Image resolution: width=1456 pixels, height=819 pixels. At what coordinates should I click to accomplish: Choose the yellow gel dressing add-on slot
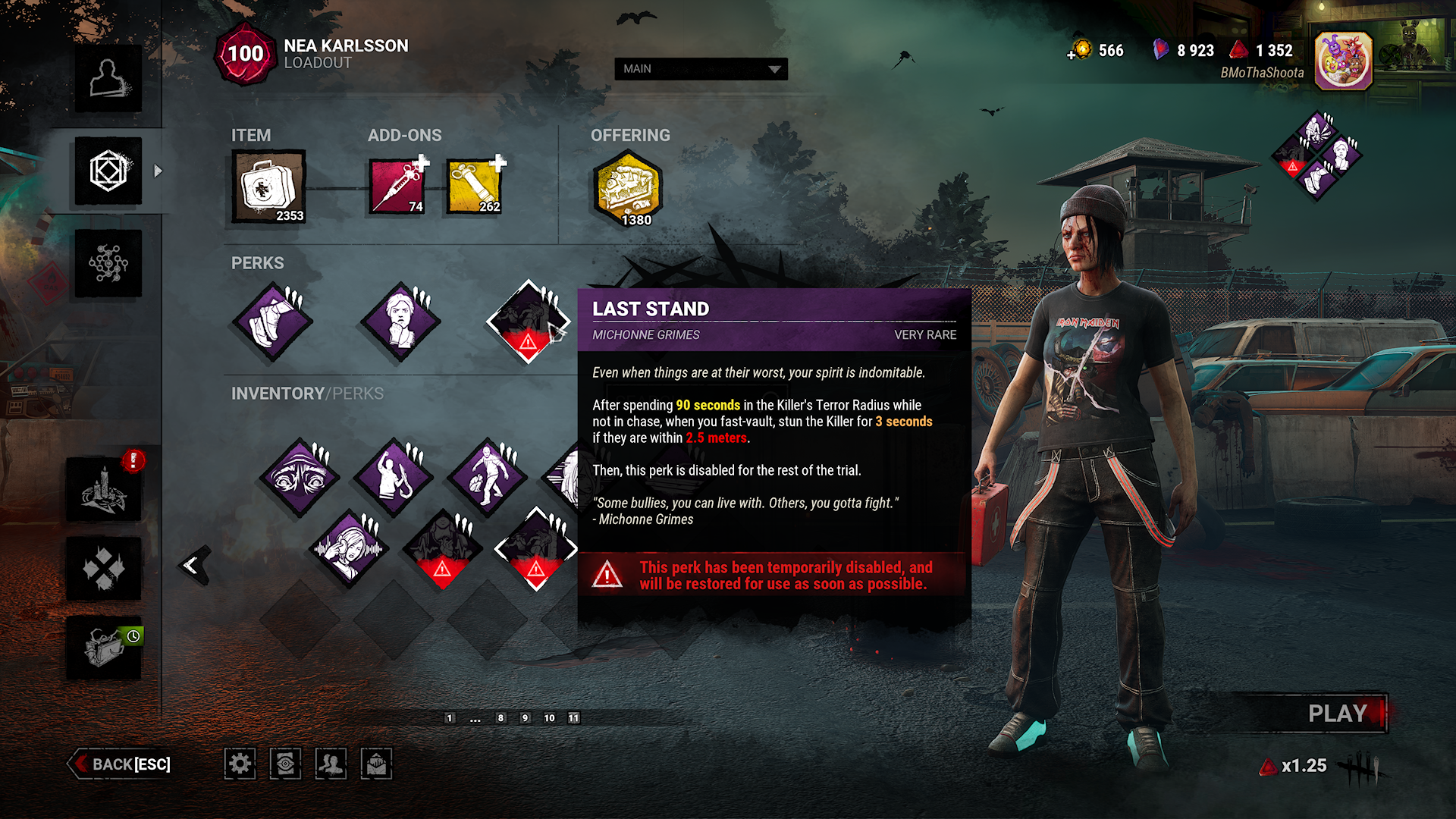tap(474, 187)
